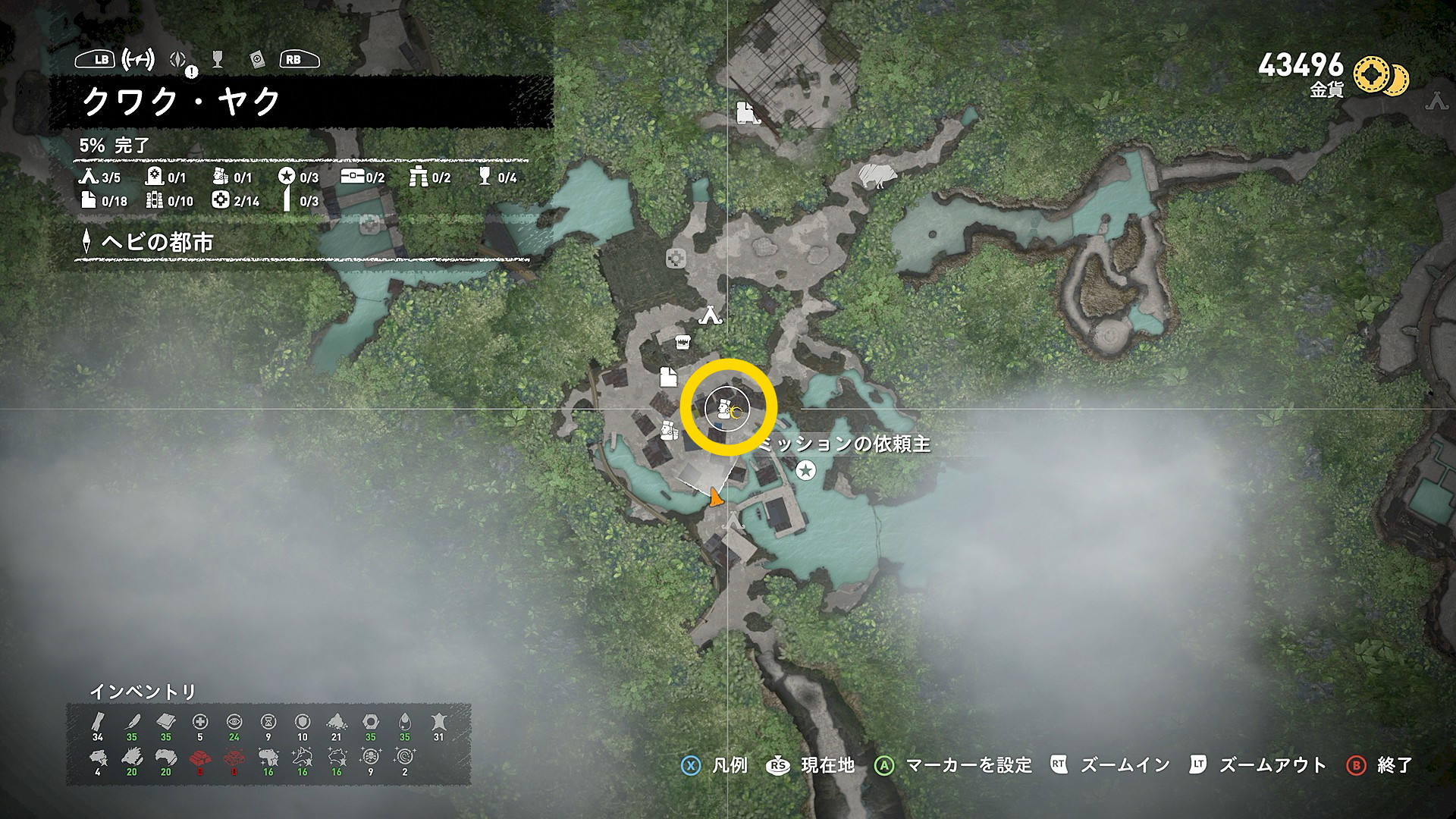
Task: Switch to the goblet challenges tab
Action: point(218,59)
